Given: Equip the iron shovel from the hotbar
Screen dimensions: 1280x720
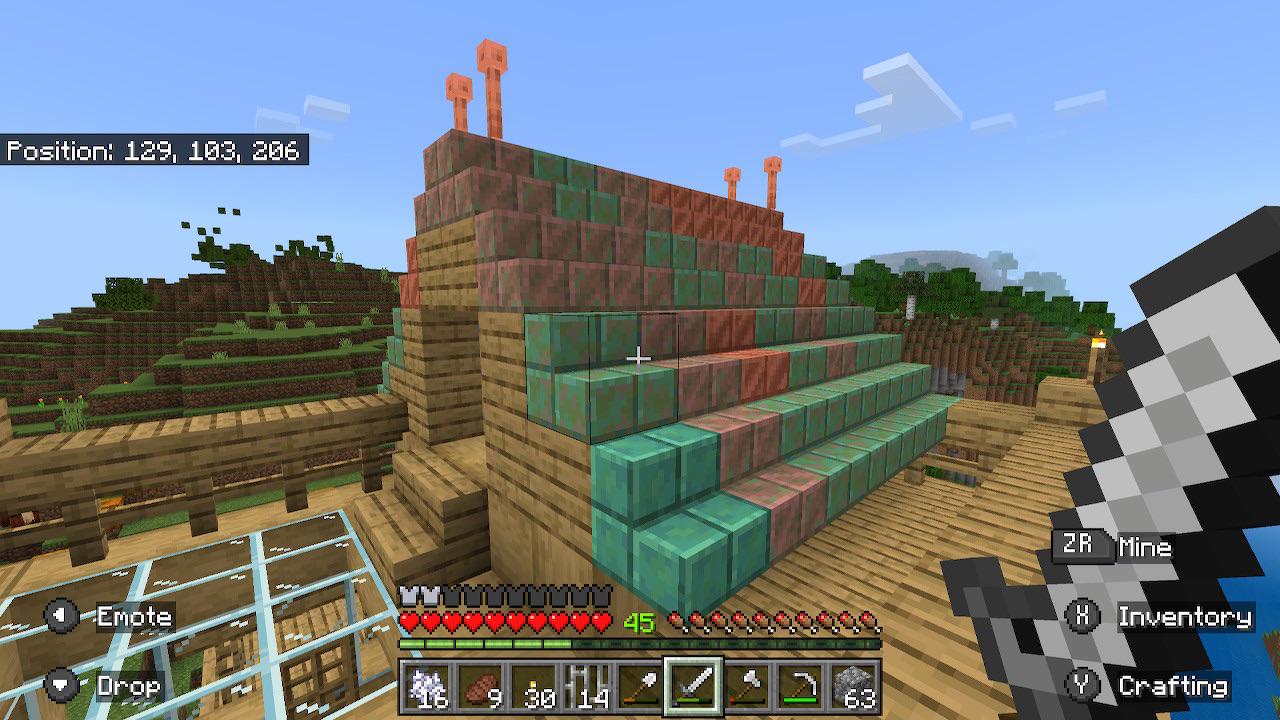Looking at the screenshot, I should (x=640, y=689).
